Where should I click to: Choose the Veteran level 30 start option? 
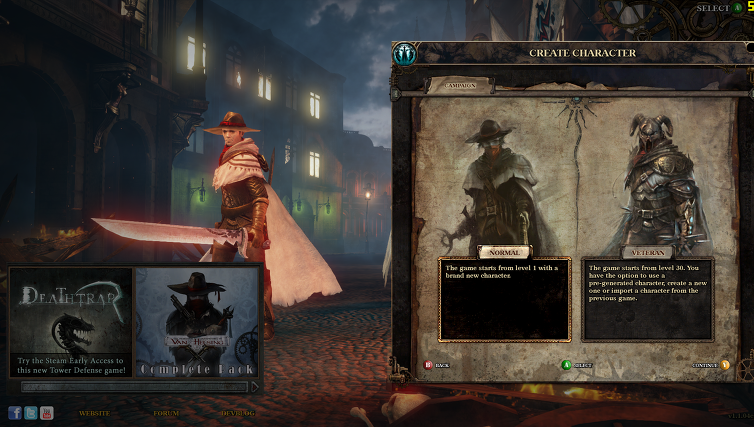click(647, 253)
